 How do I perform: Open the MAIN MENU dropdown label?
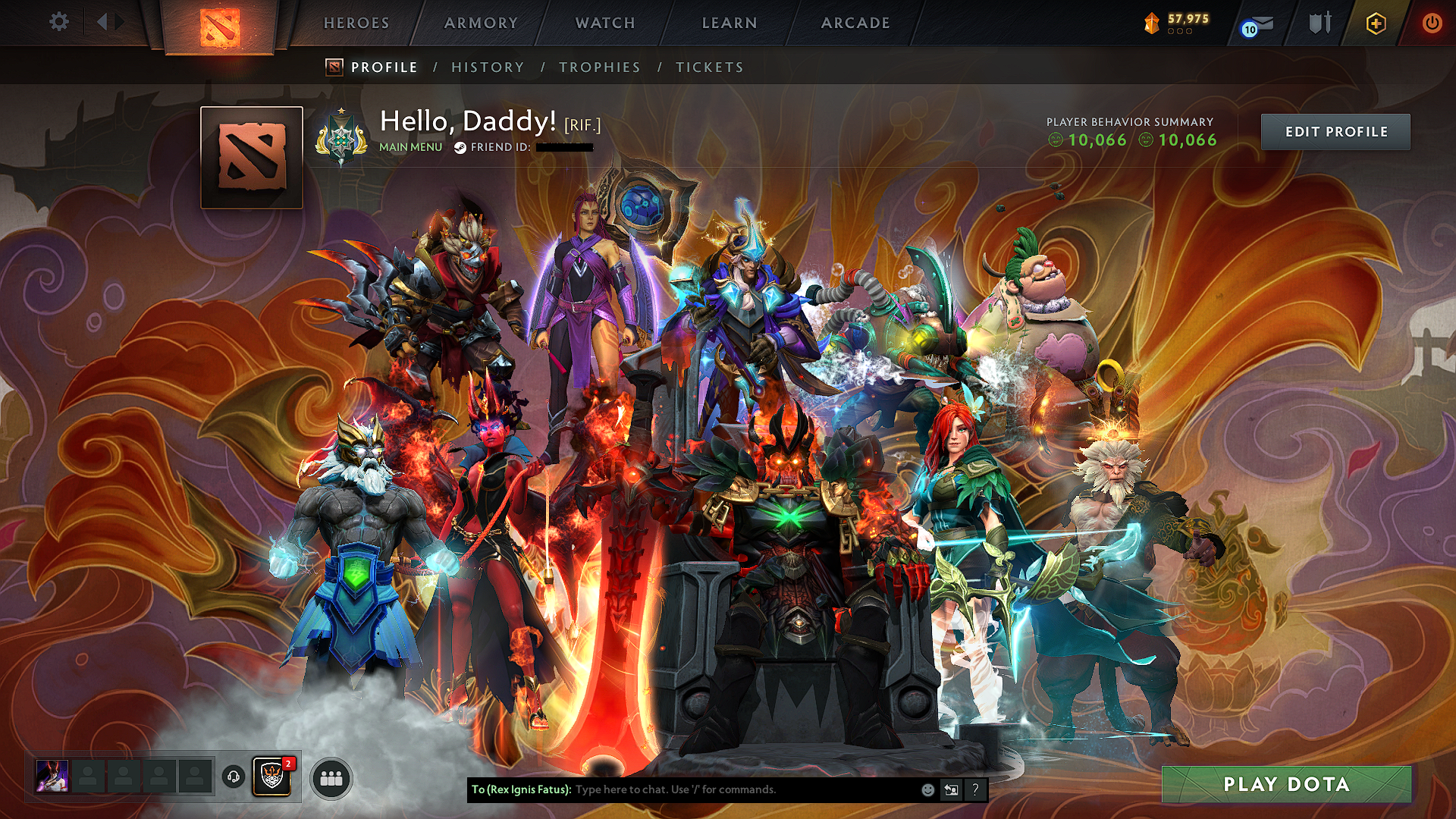click(409, 147)
